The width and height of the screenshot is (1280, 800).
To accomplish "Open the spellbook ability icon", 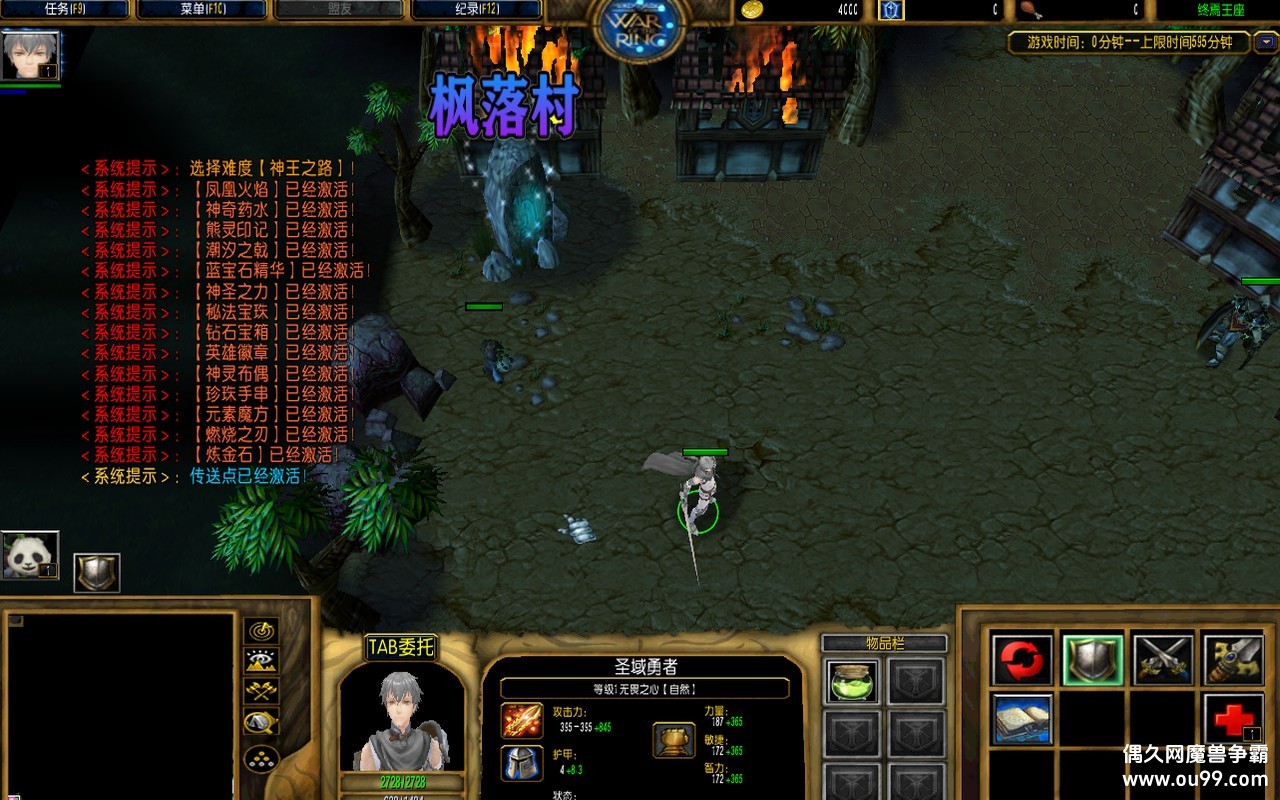I will coord(1022,720).
